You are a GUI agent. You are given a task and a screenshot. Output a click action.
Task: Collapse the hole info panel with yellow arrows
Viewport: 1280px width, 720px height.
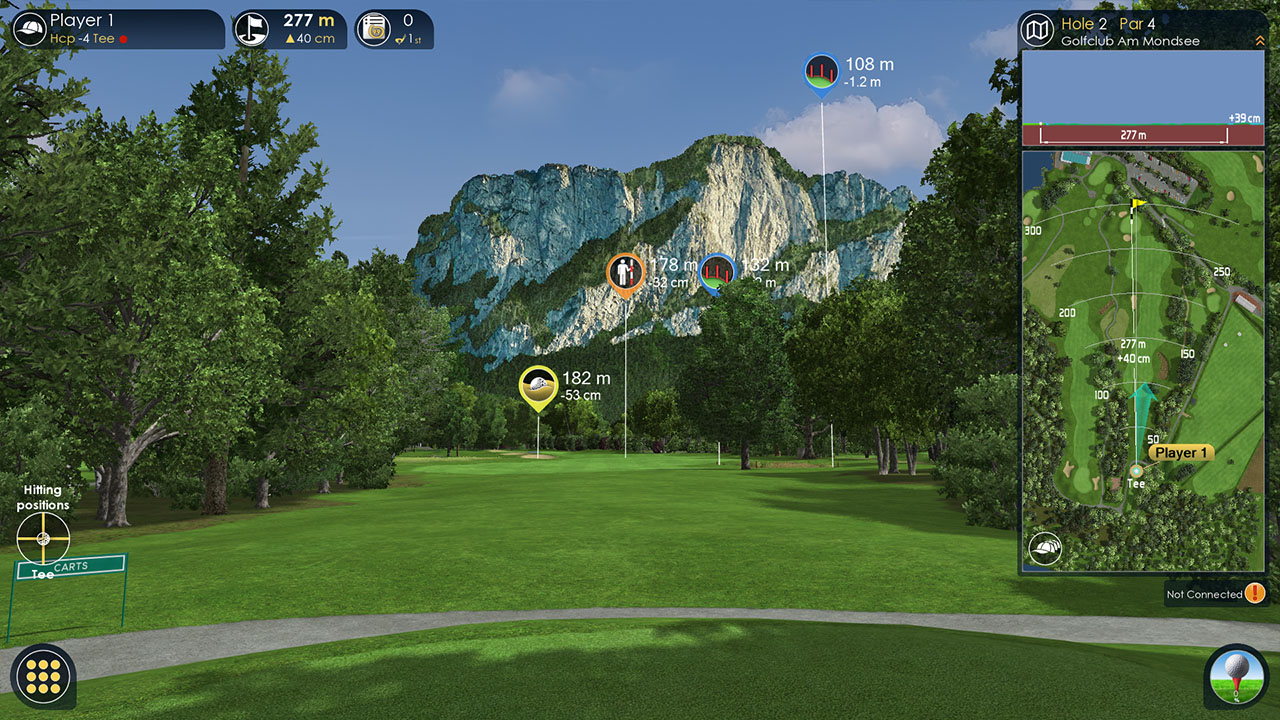[1259, 40]
